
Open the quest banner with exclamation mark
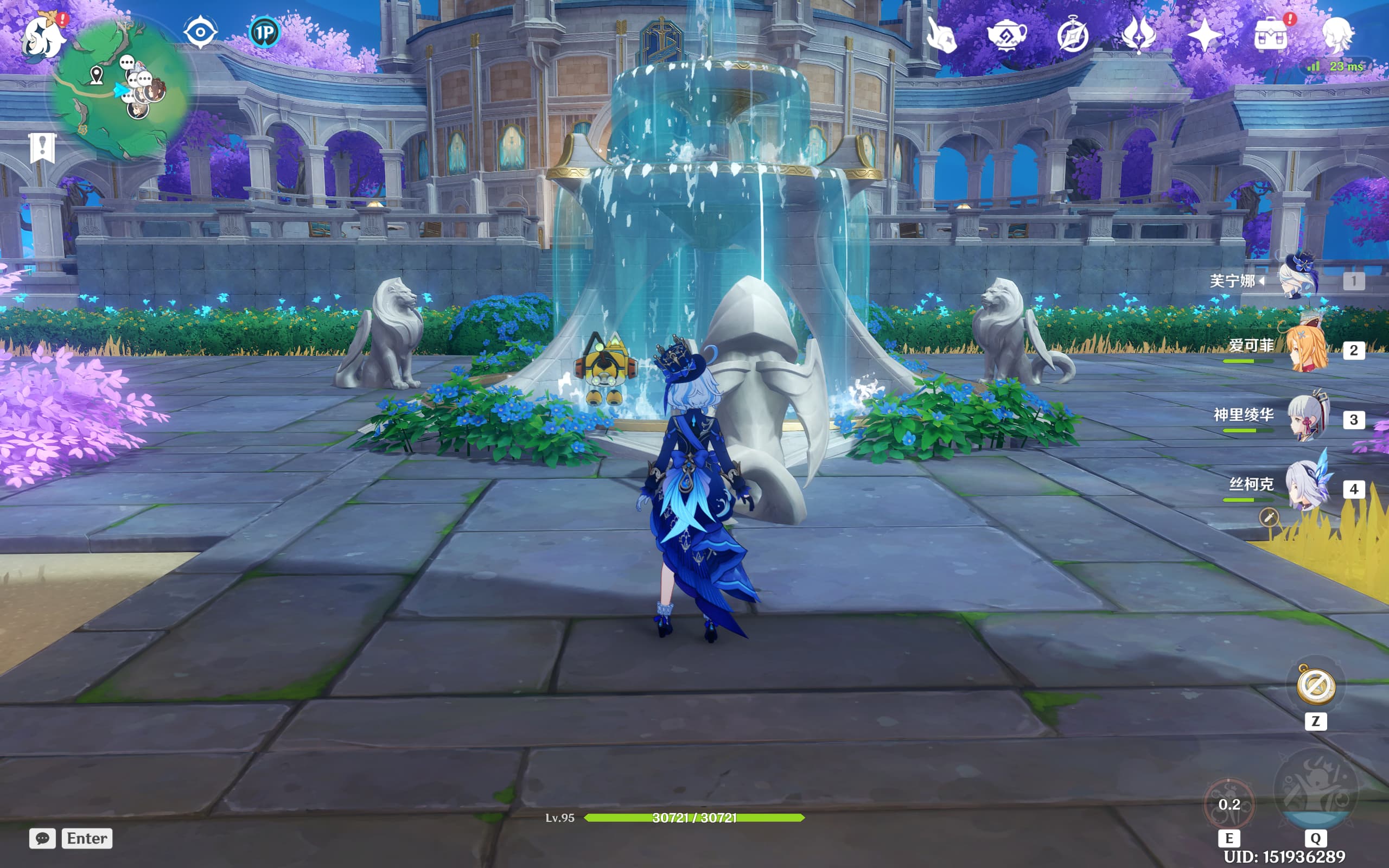pyautogui.click(x=42, y=148)
